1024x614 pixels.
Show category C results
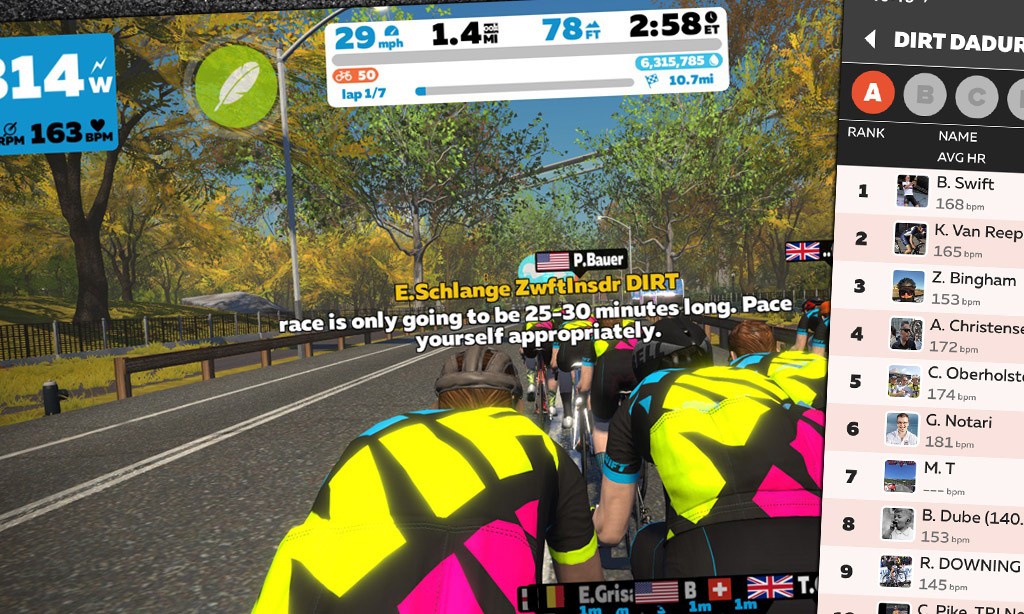click(976, 98)
